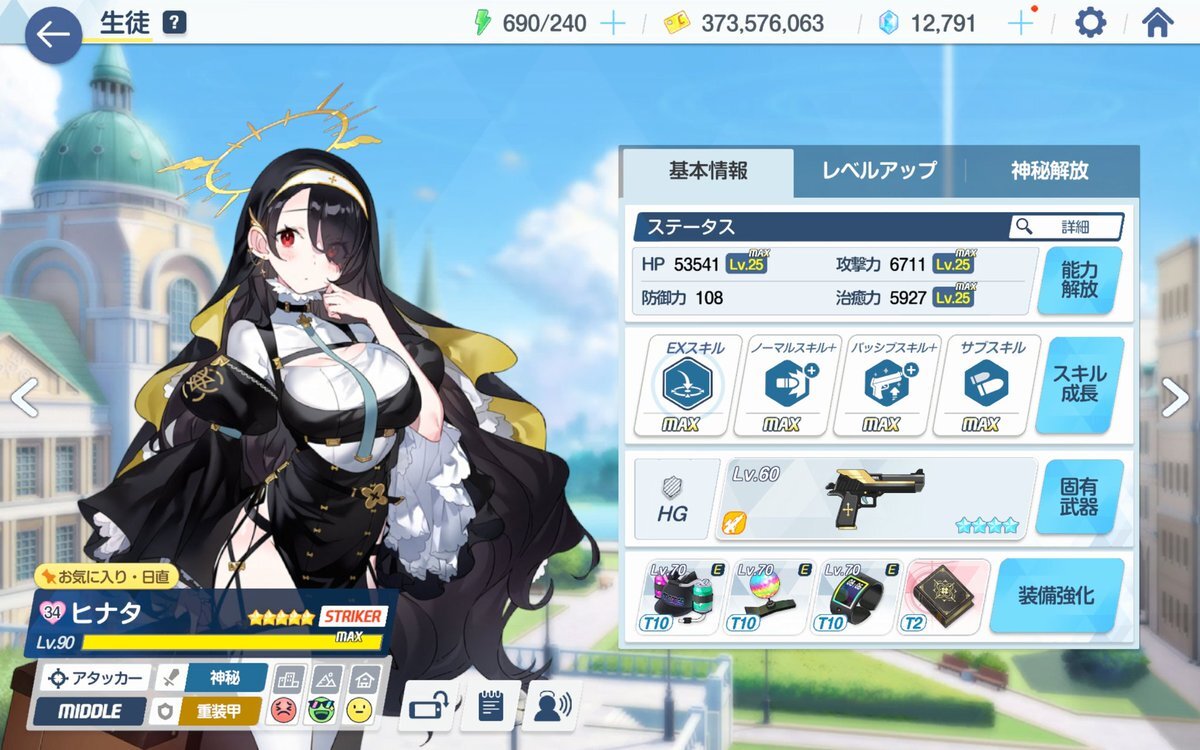
Task: Add more energy with the plus button
Action: tap(612, 23)
